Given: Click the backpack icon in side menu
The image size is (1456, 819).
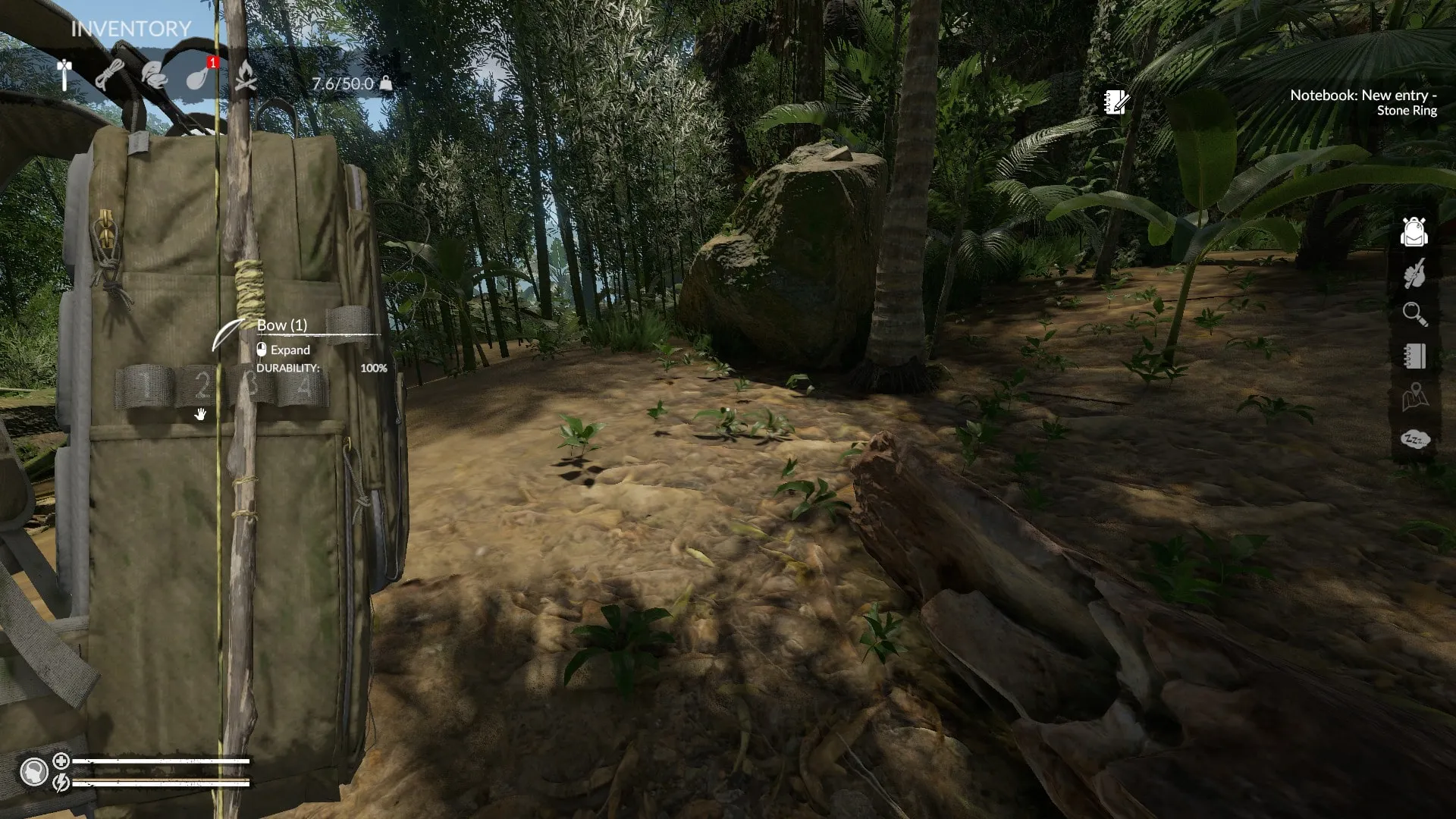Looking at the screenshot, I should point(1414,232).
